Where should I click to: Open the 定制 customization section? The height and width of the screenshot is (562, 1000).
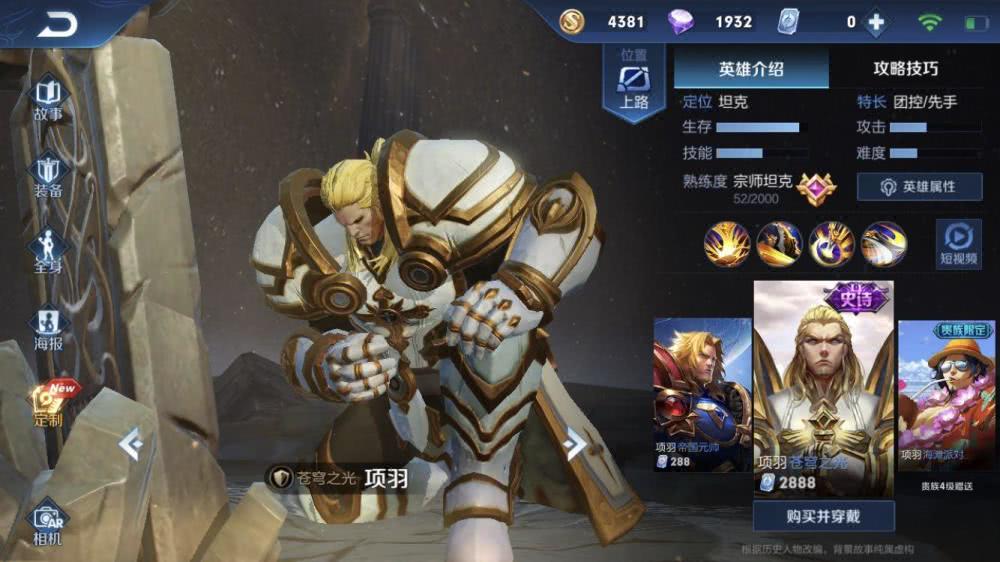(x=48, y=404)
